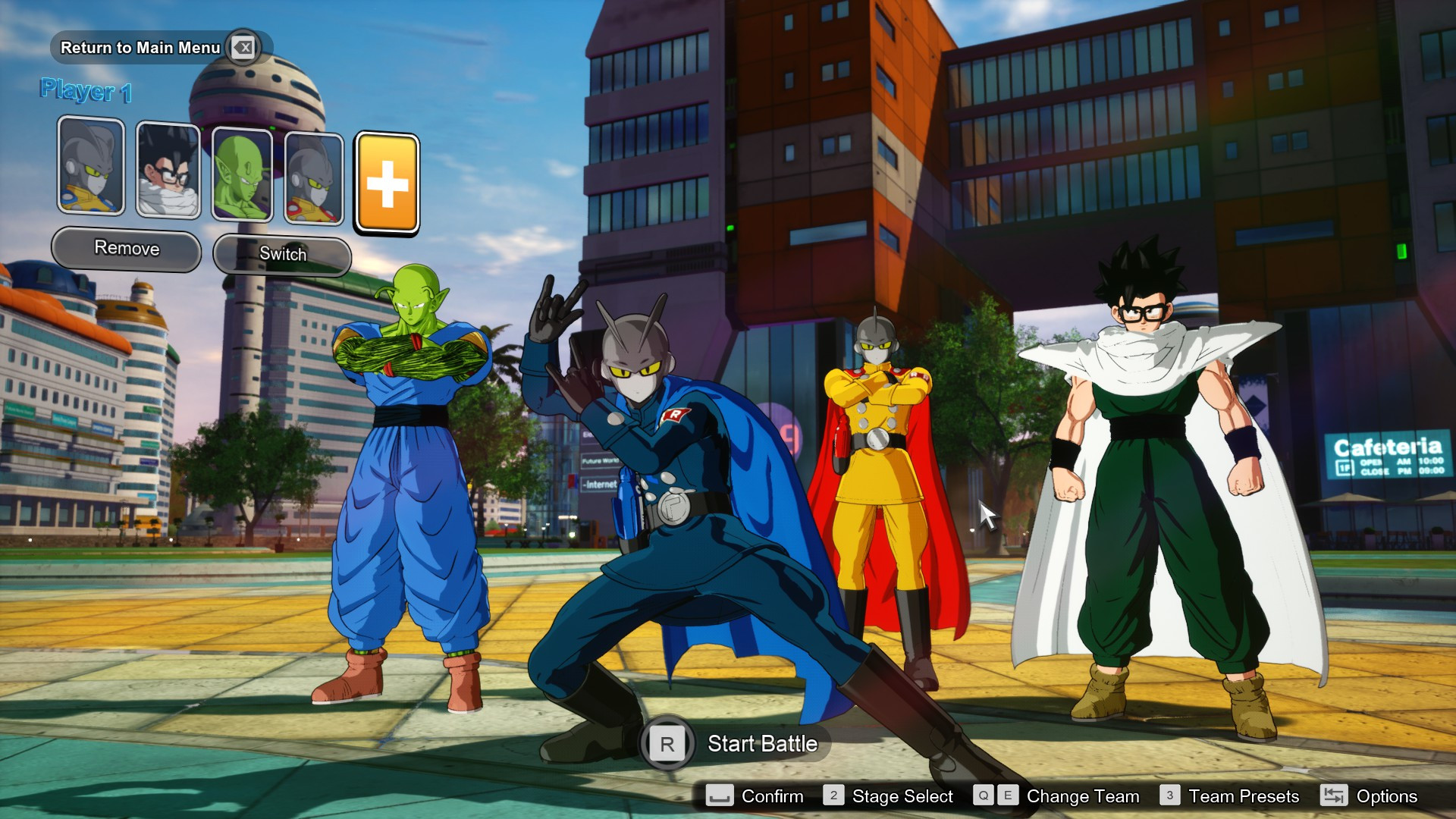Click the X button icon beside Return to Main Menu
Image resolution: width=1456 pixels, height=819 pixels.
point(244,47)
